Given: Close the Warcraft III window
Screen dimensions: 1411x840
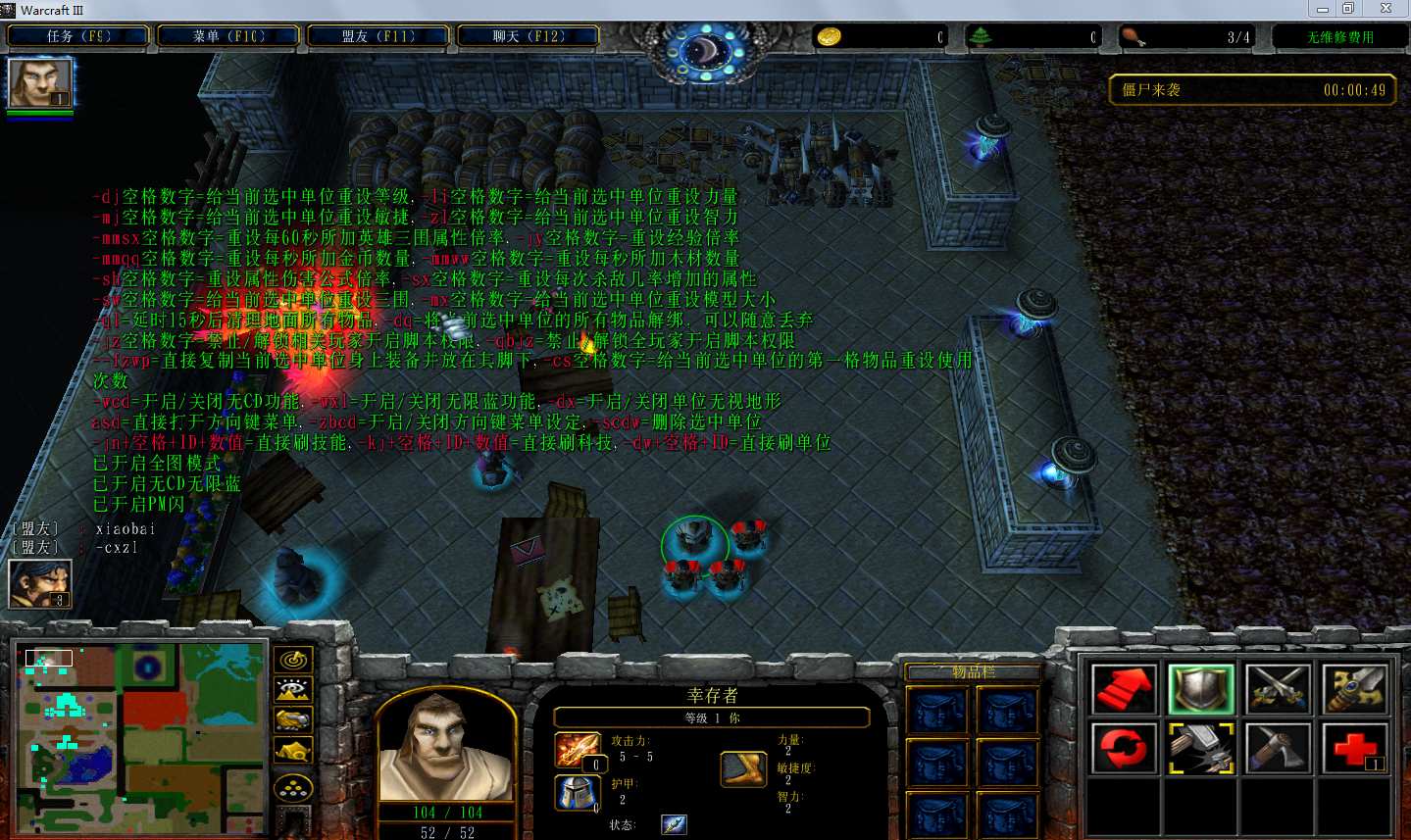Looking at the screenshot, I should 1386,9.
